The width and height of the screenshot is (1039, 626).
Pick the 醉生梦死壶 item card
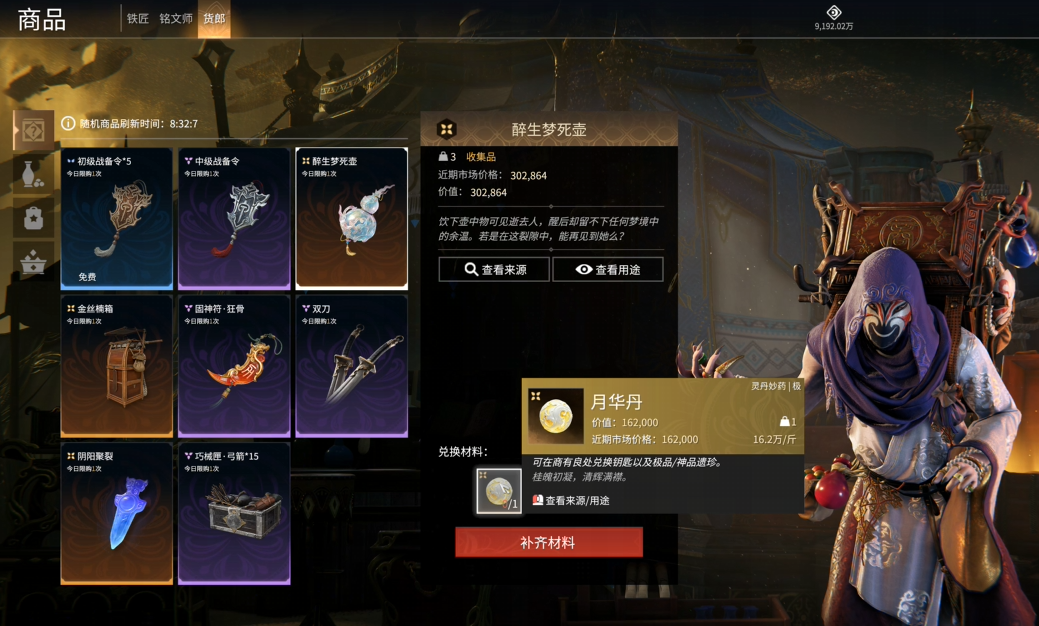pos(351,219)
